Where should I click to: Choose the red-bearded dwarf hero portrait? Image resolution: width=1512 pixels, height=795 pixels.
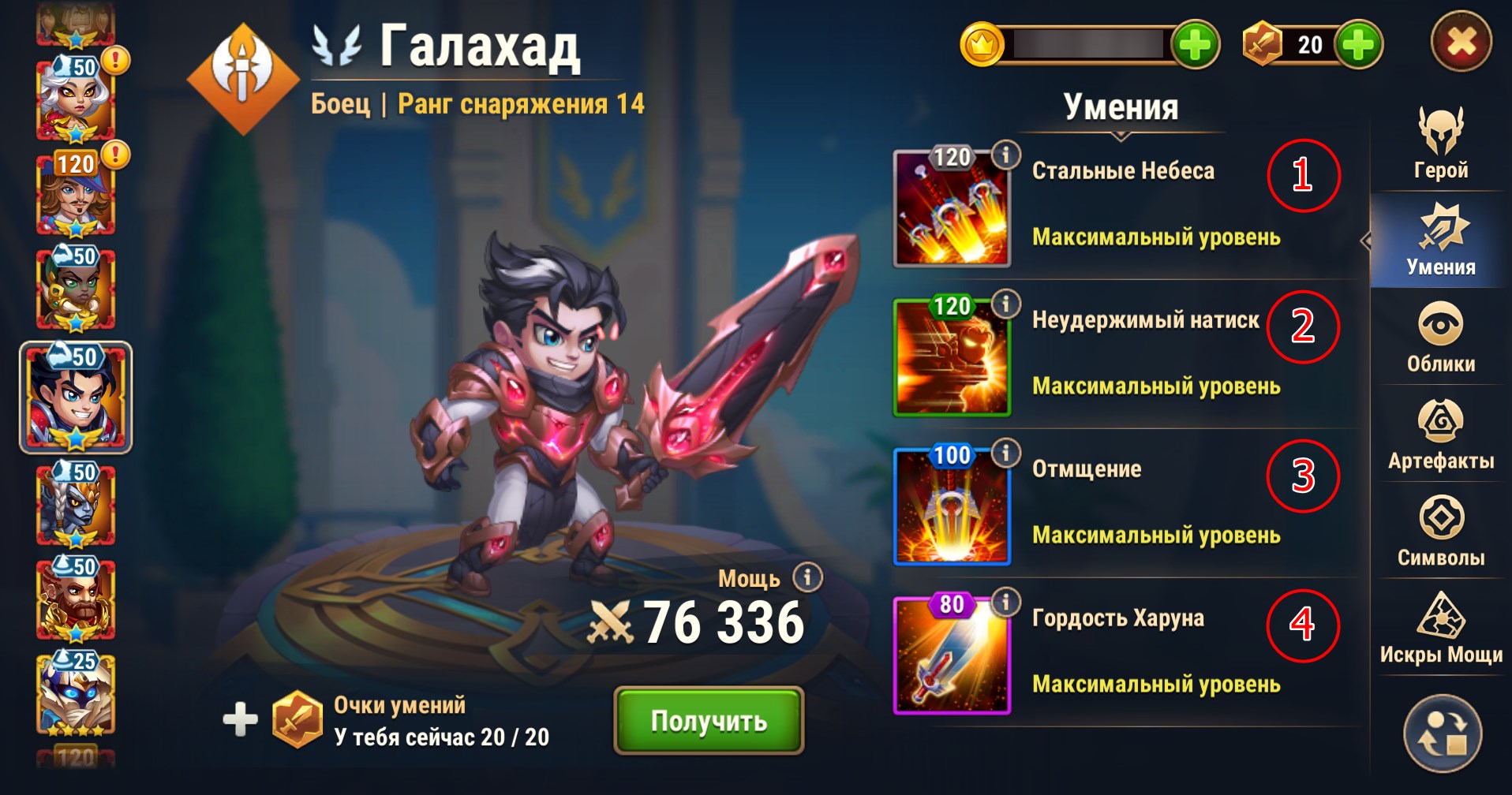pos(76,599)
